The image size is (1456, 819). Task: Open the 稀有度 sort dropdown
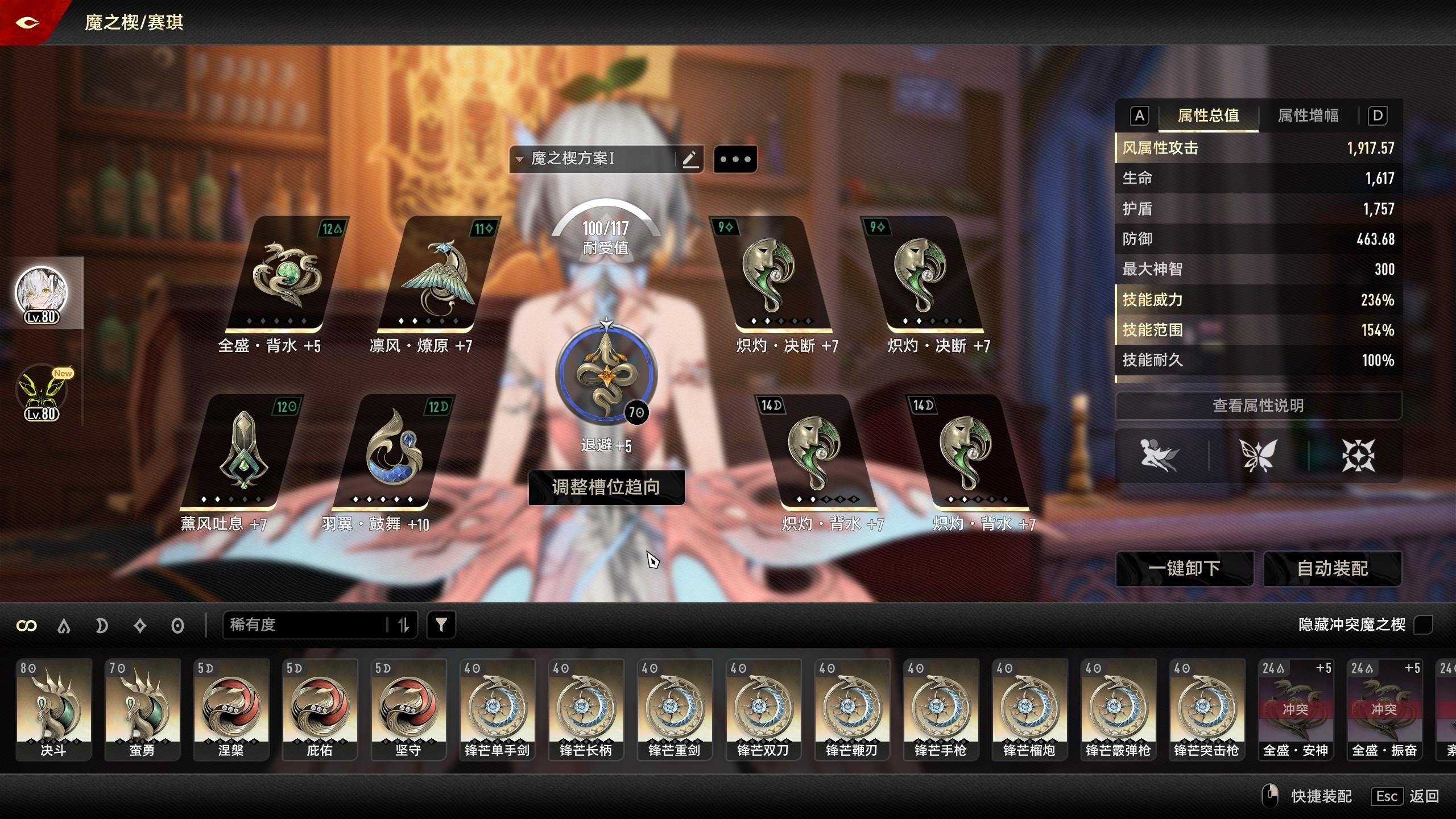[x=307, y=625]
